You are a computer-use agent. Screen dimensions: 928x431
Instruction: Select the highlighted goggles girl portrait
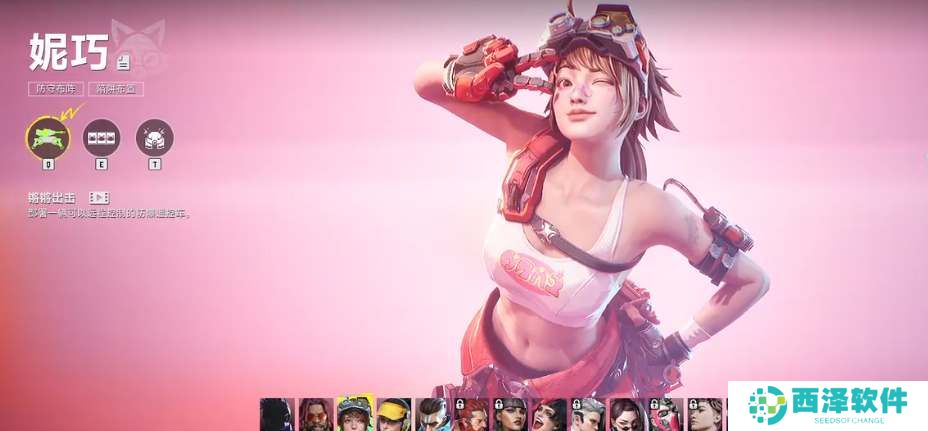tap(355, 414)
